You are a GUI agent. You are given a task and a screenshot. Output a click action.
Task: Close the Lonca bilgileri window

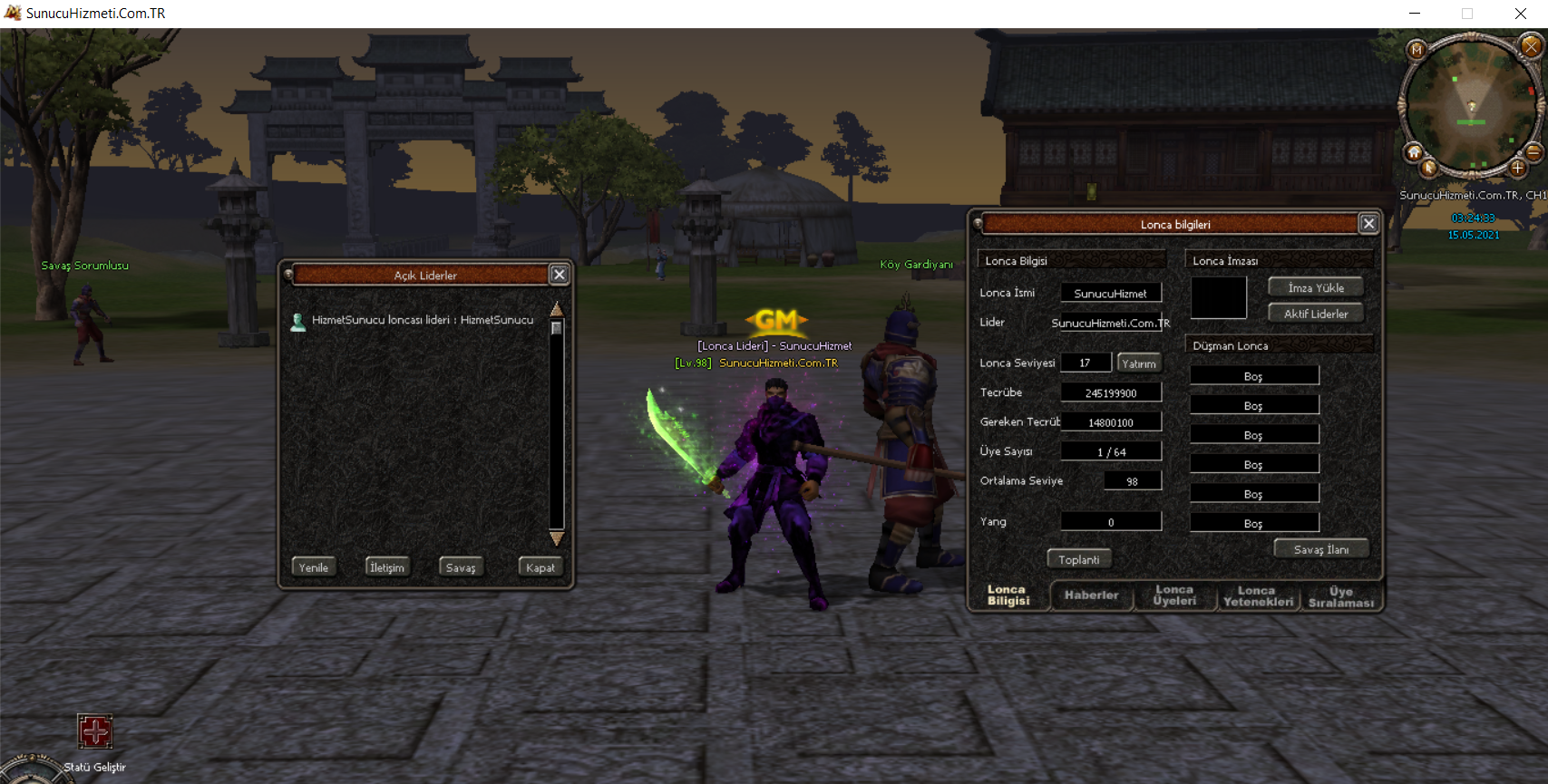pos(1368,224)
